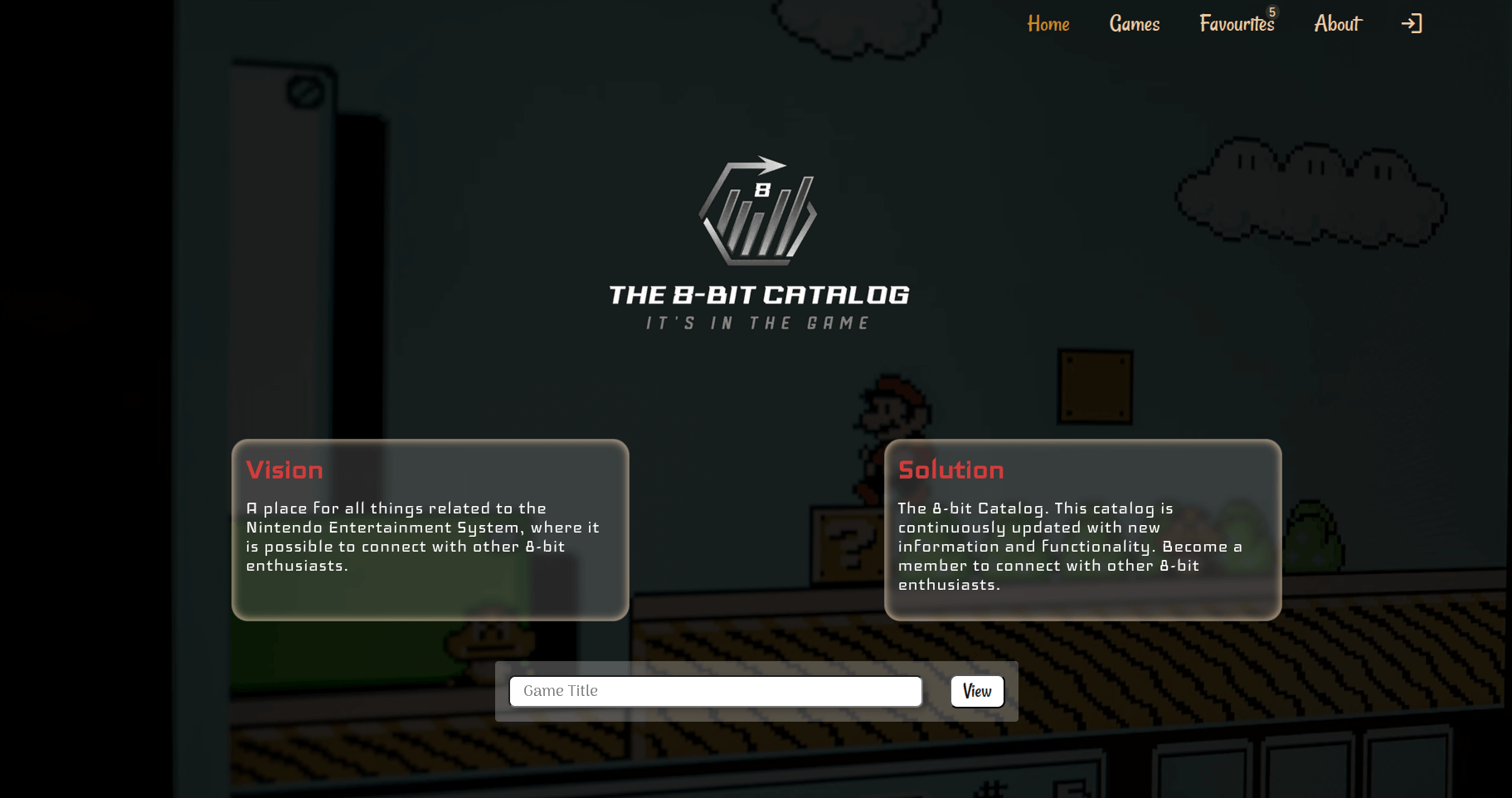Click the logout bracket icon in the navbar
This screenshot has width=1512, height=798.
pyautogui.click(x=1412, y=23)
